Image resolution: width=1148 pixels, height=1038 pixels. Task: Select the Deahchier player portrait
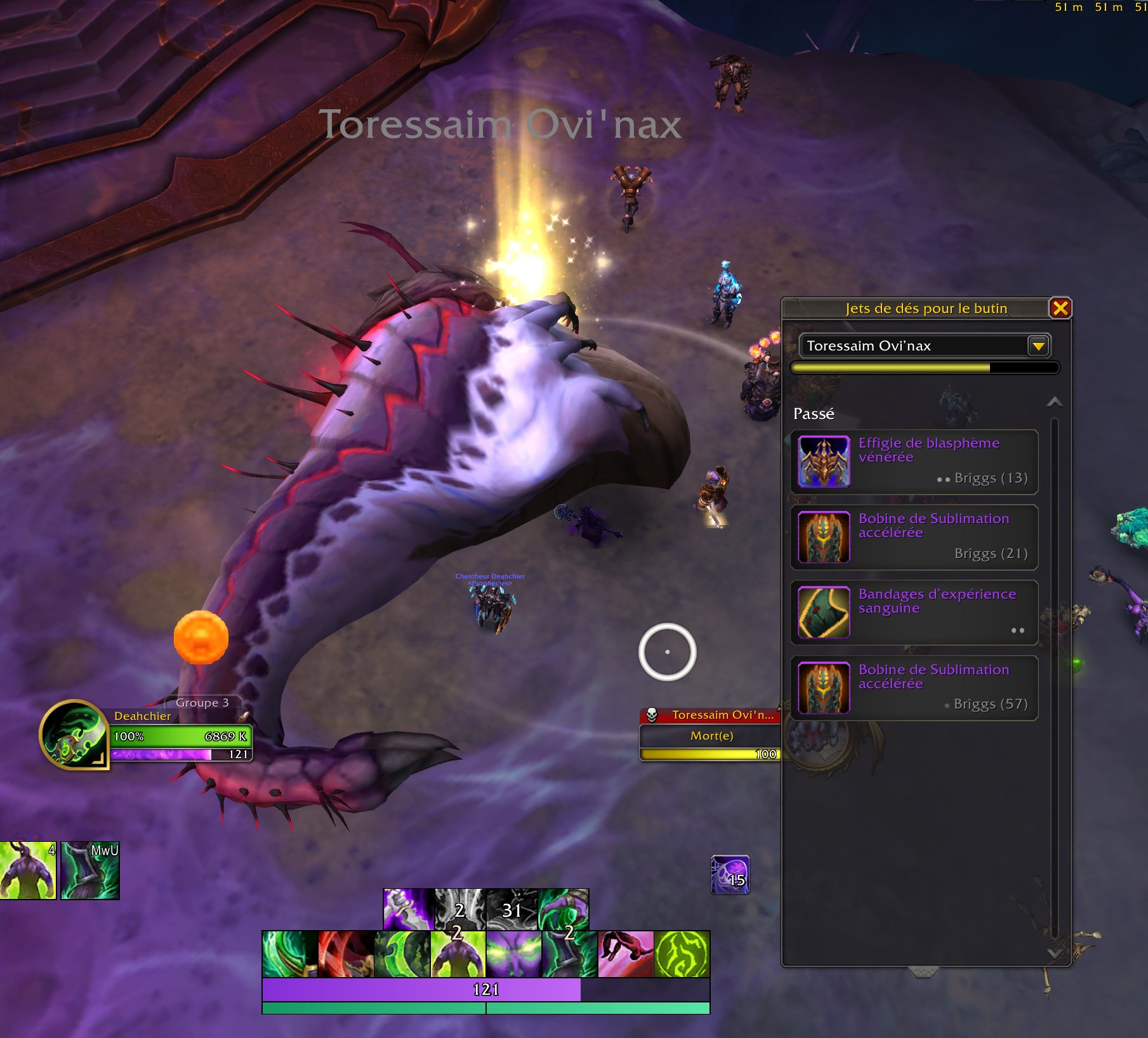coord(73,735)
